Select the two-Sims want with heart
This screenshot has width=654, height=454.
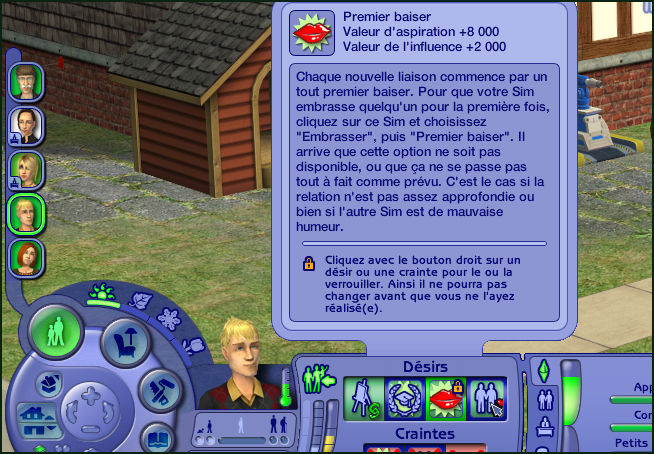[486, 397]
